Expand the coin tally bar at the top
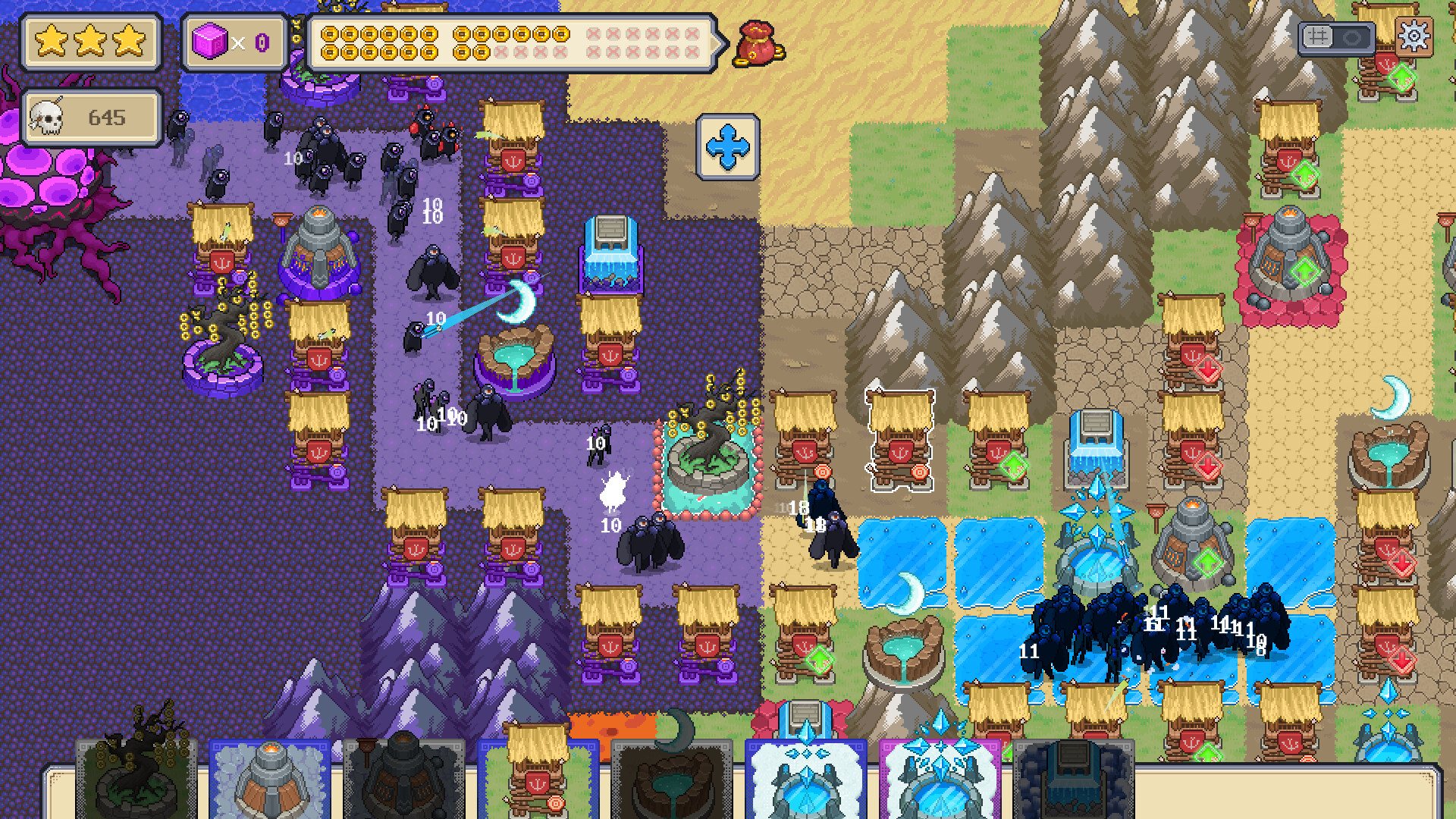Image resolution: width=1456 pixels, height=819 pixels. tap(512, 43)
